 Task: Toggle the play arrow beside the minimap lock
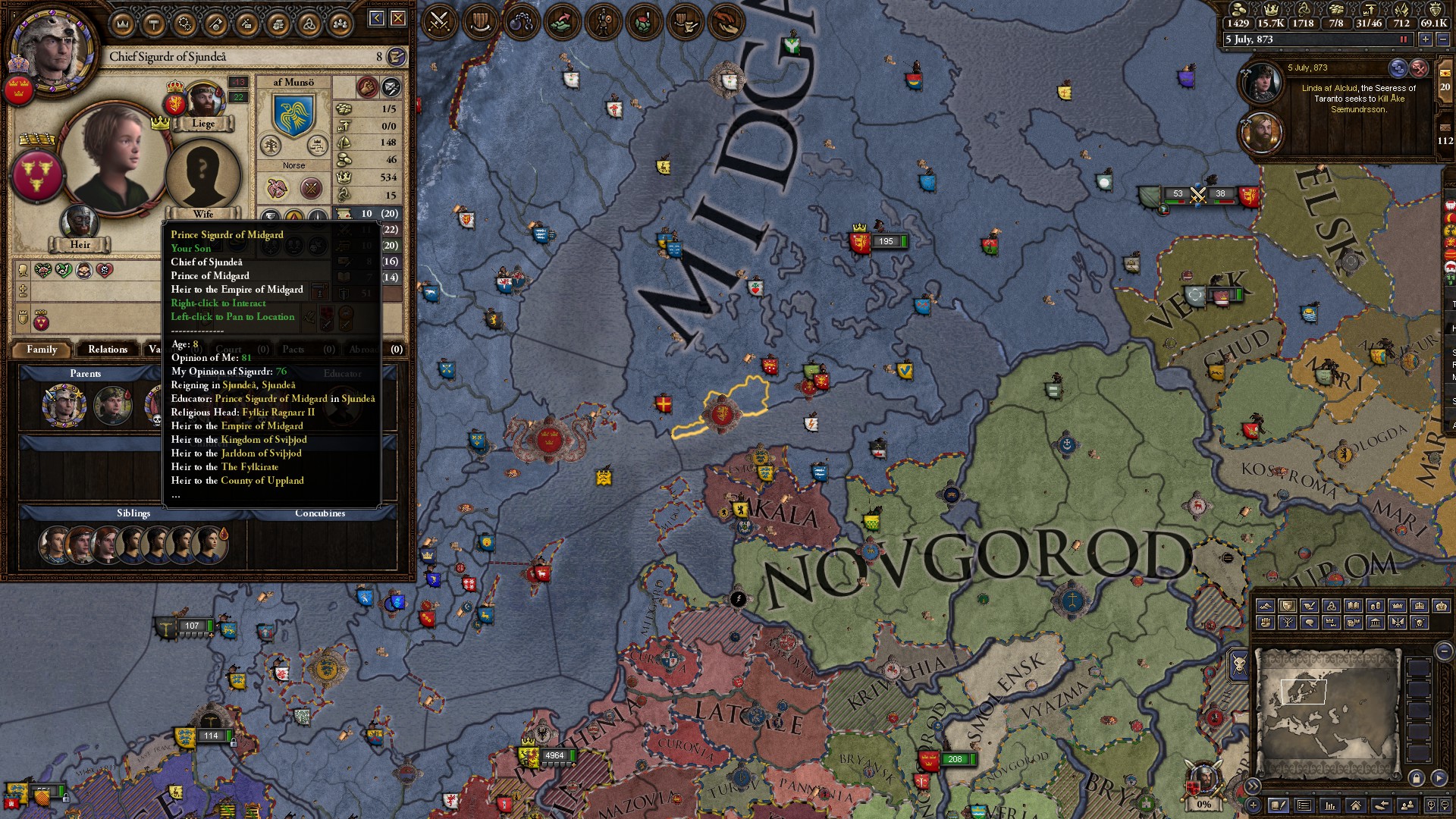[1438, 778]
